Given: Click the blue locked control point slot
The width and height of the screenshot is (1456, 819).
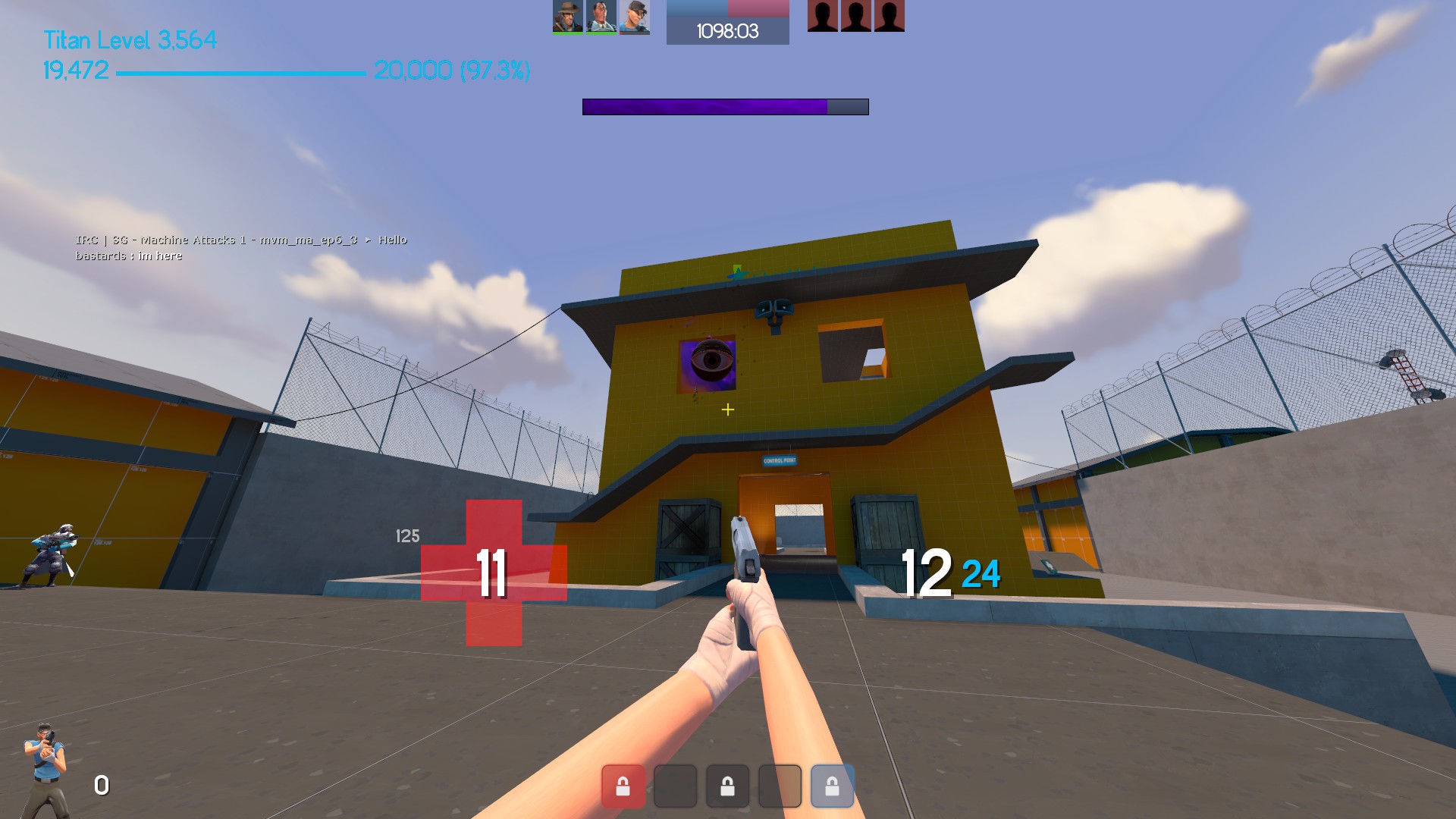Looking at the screenshot, I should tap(832, 786).
